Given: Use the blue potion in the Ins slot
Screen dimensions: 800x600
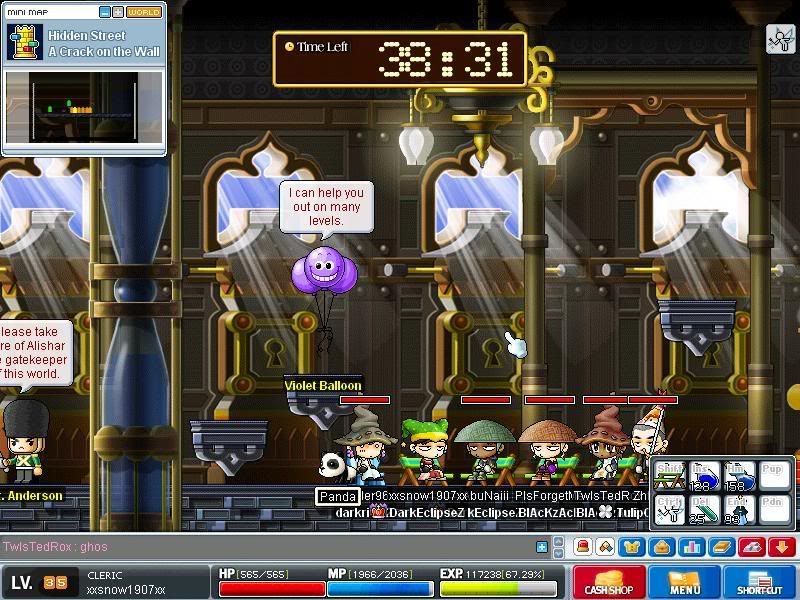Looking at the screenshot, I should (x=706, y=476).
